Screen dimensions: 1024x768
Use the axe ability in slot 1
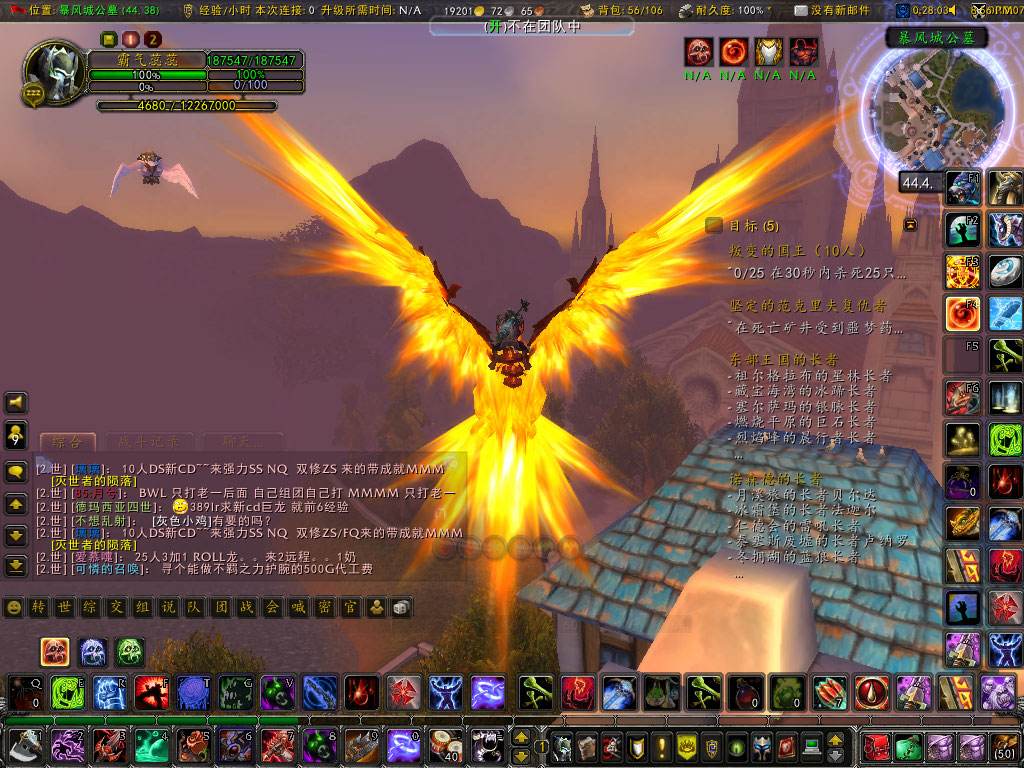(x=22, y=745)
